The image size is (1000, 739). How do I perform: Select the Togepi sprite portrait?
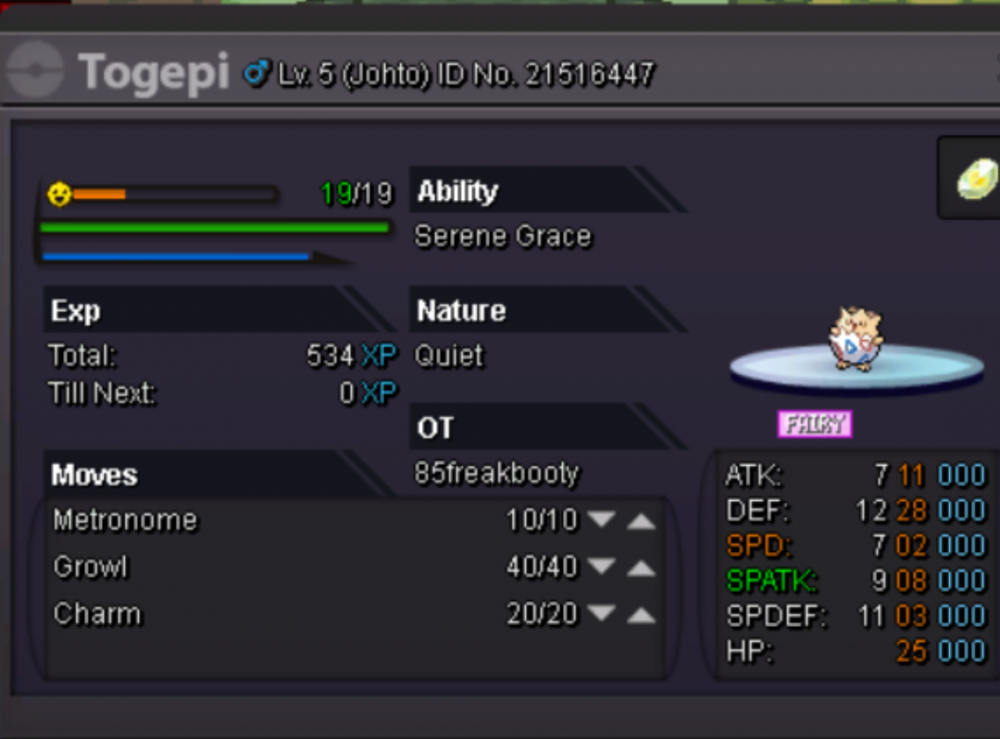855,340
